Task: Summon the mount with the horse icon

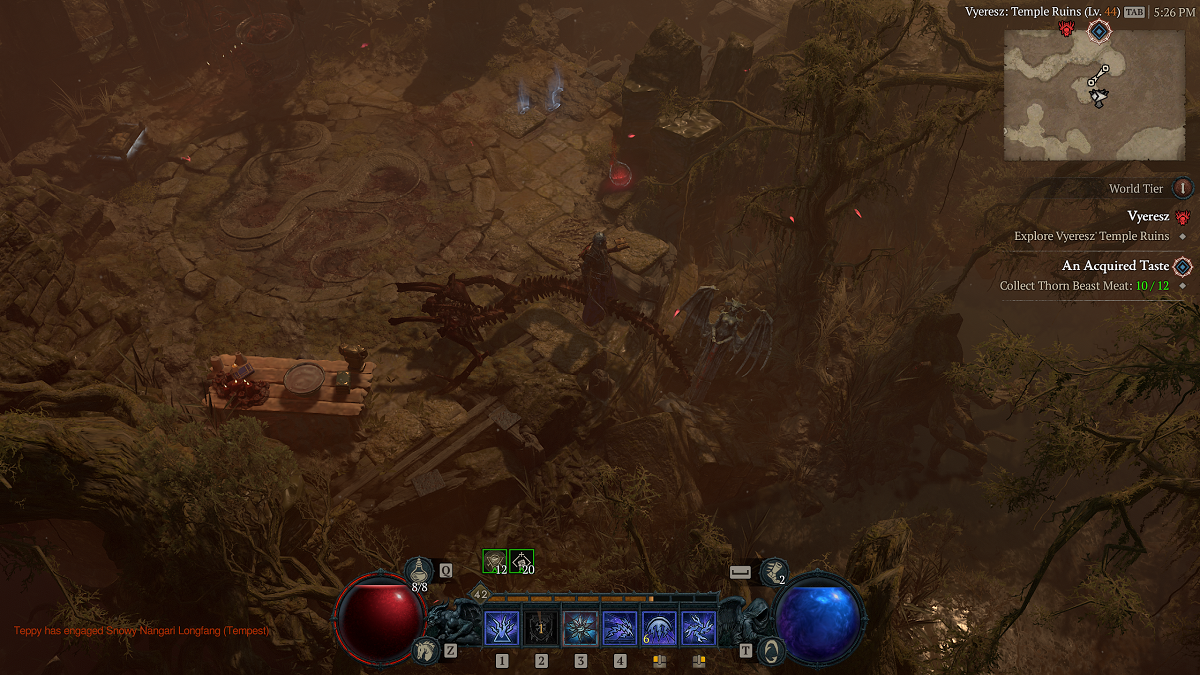Action: coord(425,650)
